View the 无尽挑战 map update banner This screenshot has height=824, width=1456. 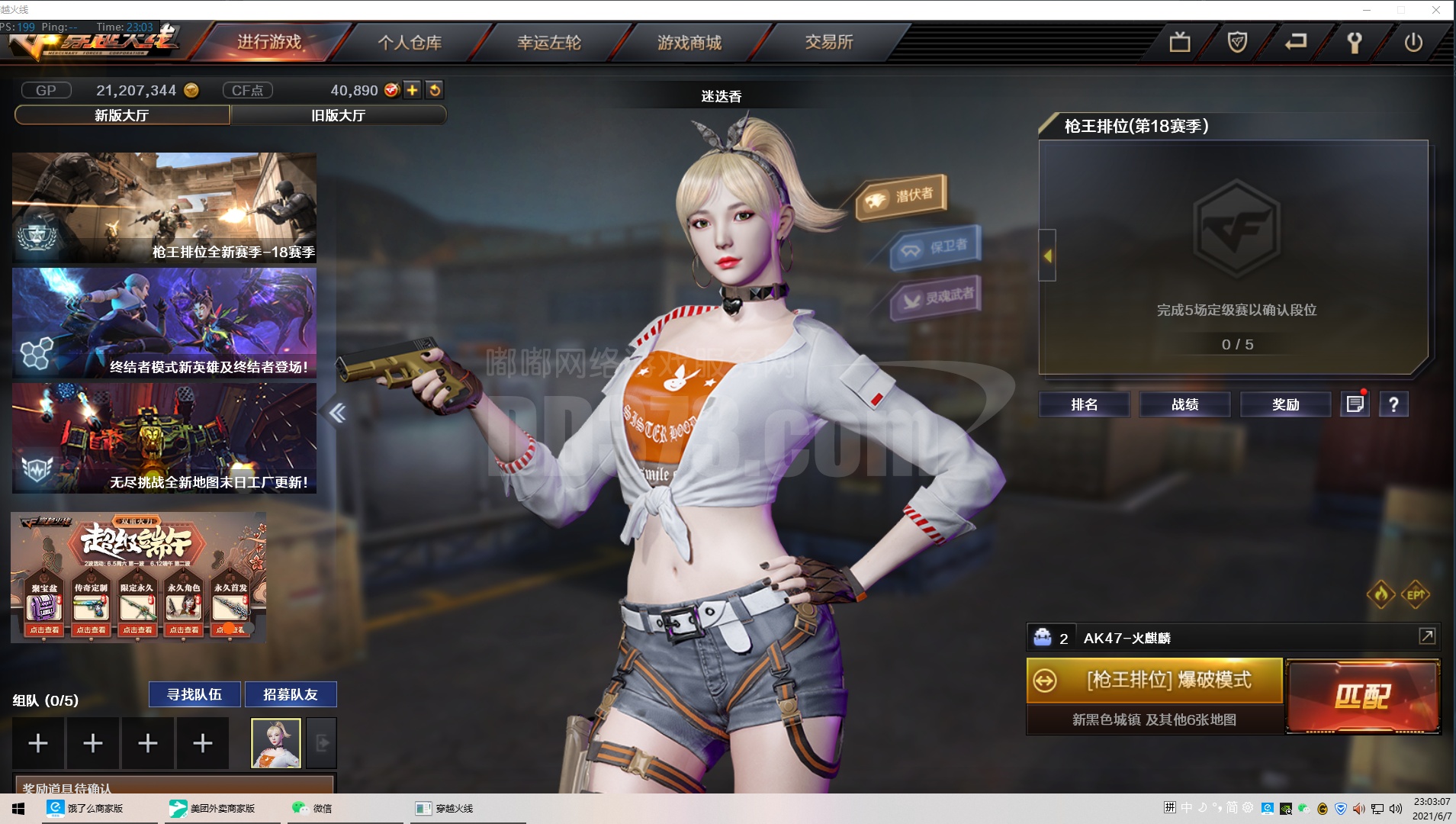tap(164, 438)
